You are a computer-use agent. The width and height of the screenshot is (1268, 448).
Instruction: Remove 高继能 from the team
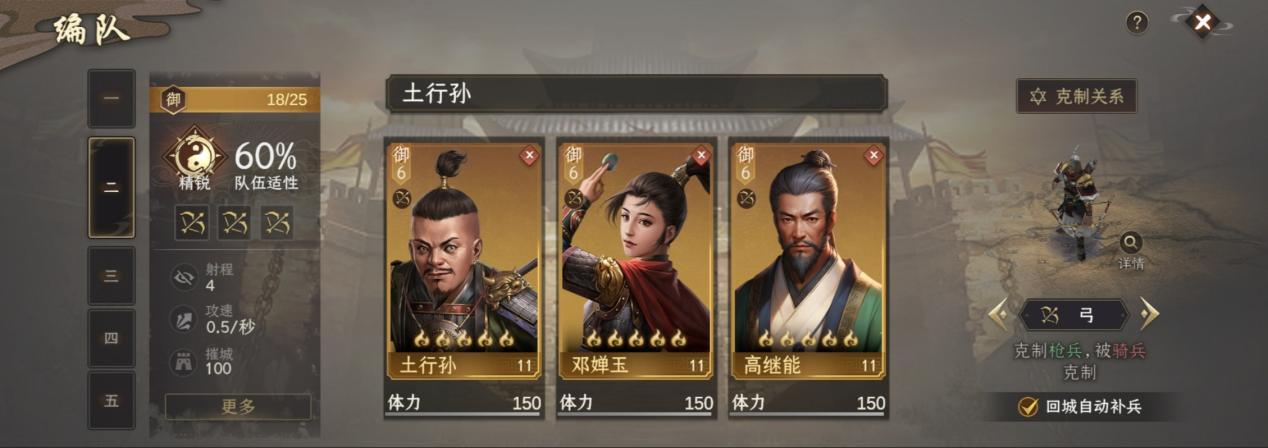[x=874, y=155]
